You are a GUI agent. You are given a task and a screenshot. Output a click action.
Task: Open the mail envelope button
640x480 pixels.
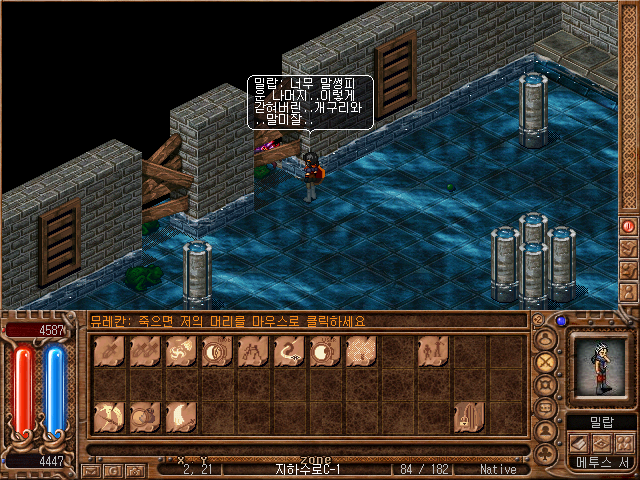[x=91, y=470]
